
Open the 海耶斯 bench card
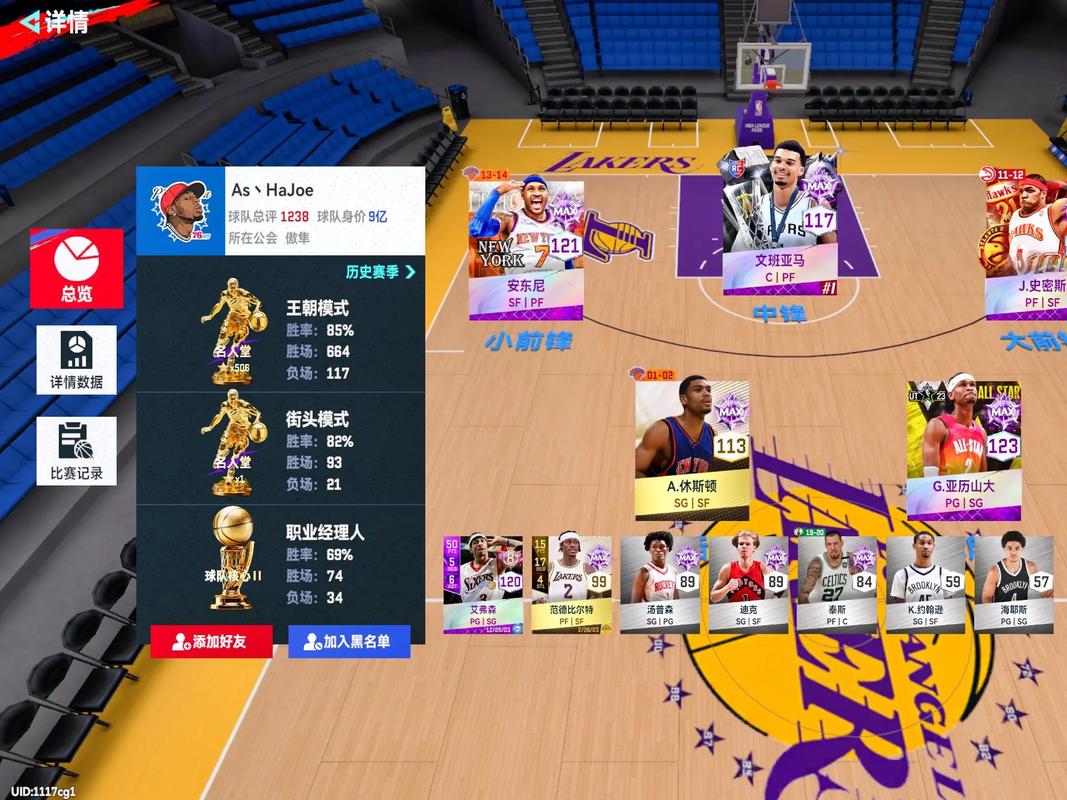(1013, 584)
